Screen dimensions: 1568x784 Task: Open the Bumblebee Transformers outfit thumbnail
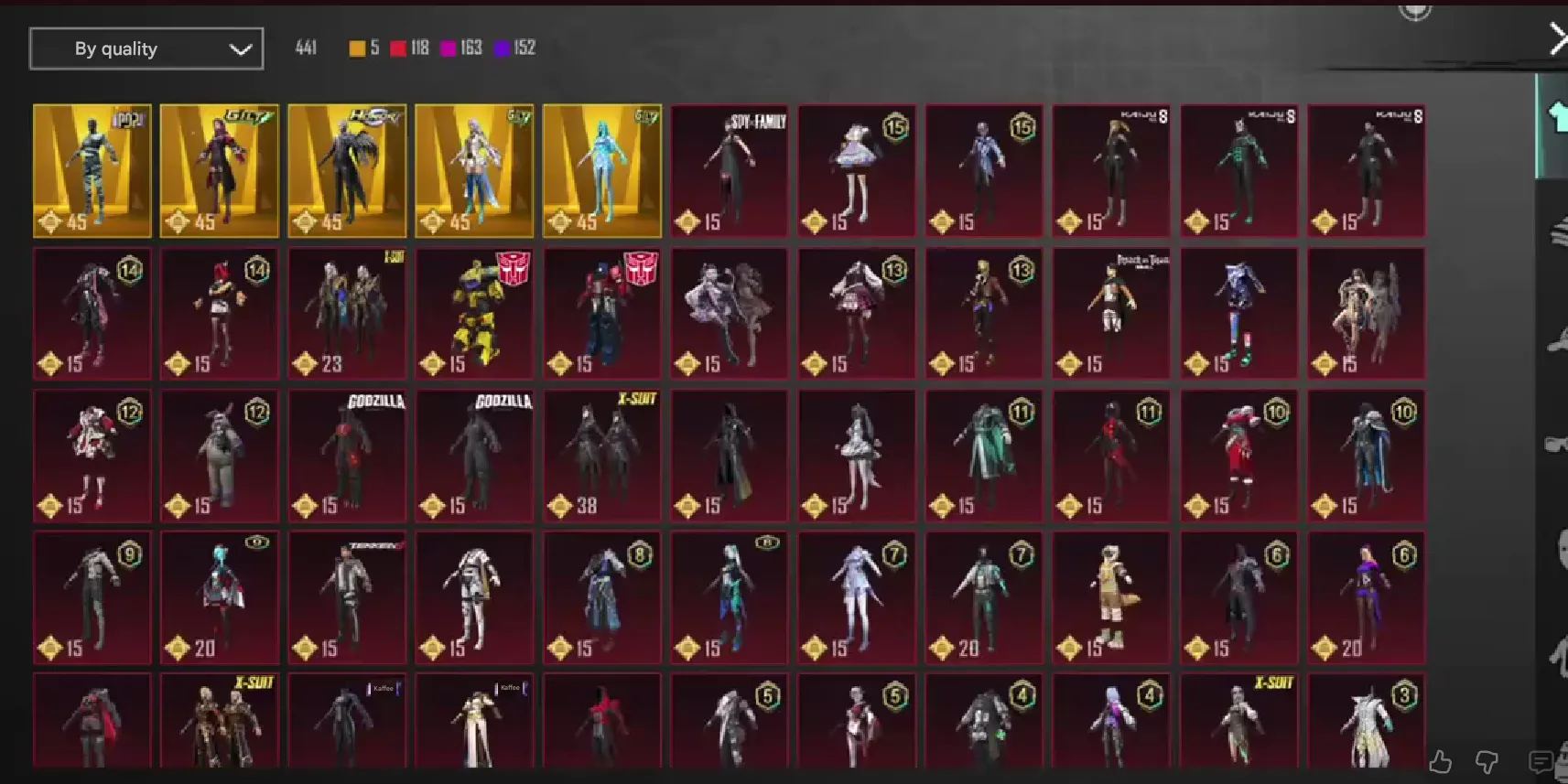[474, 313]
